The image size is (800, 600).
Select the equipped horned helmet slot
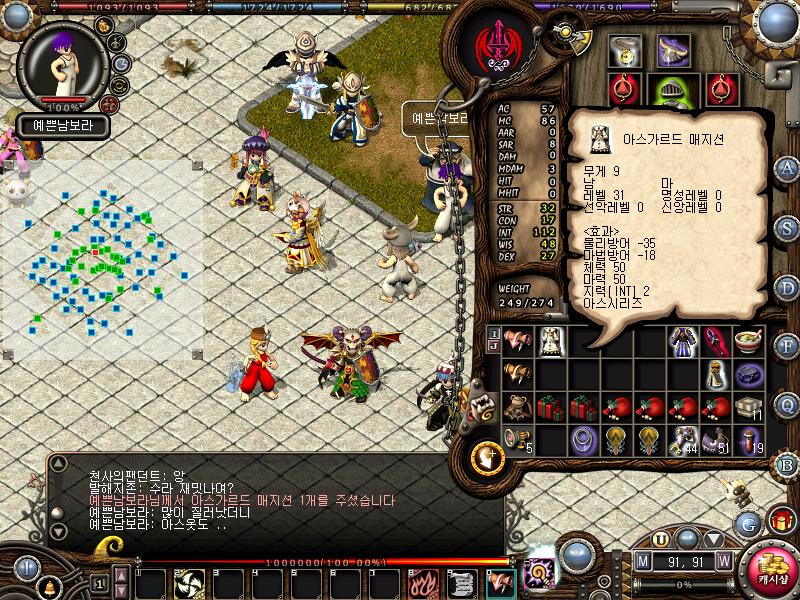pyautogui.click(x=672, y=50)
